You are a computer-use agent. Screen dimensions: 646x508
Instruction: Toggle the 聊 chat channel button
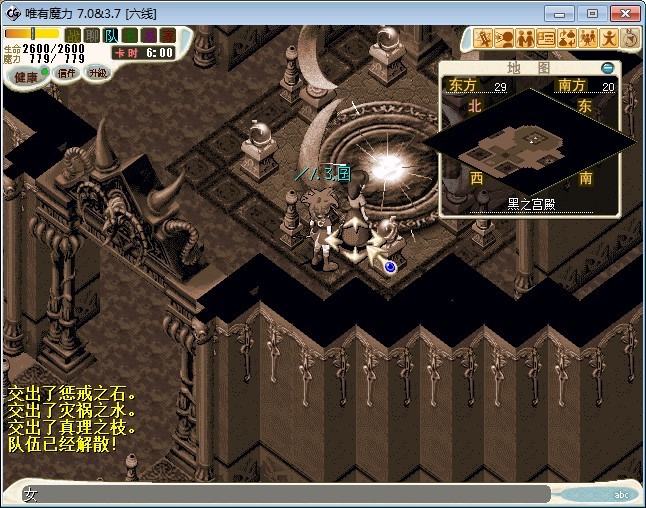coord(92,35)
